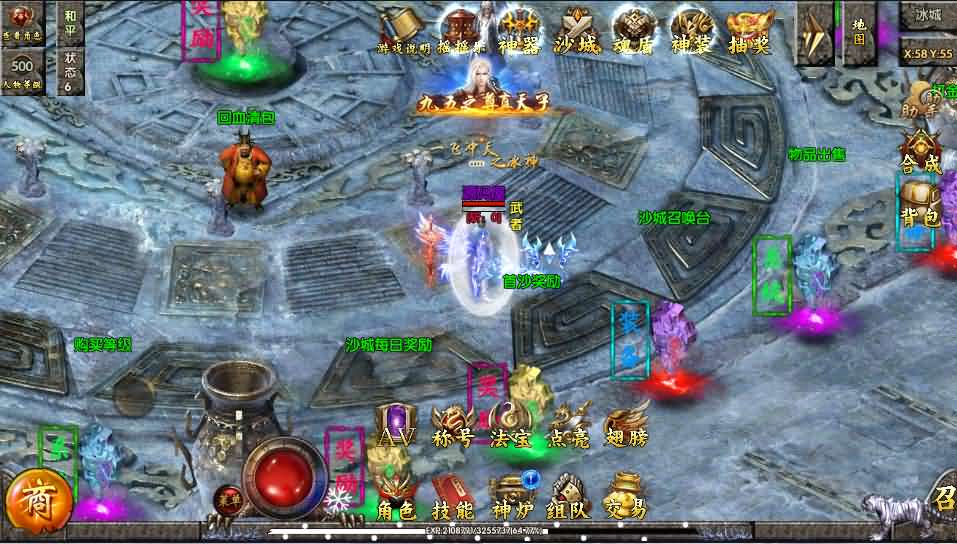Open the 神装 divine gear menu
The height and width of the screenshot is (544, 957).
coord(692,28)
